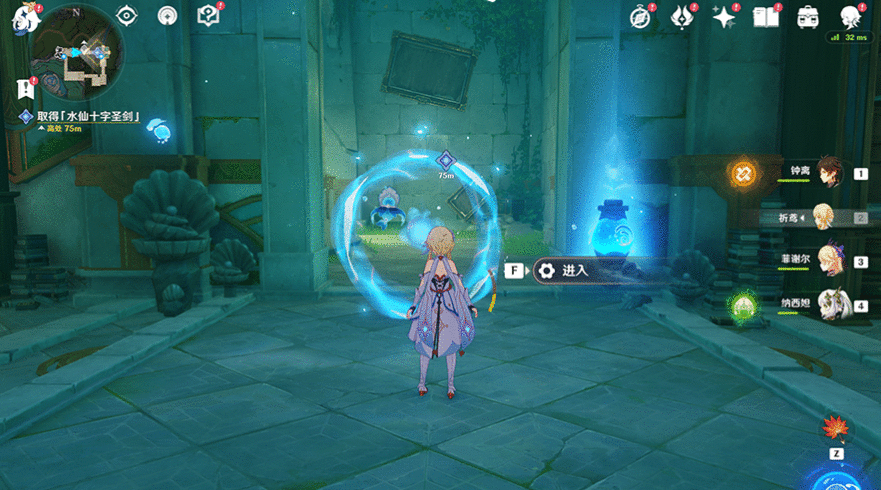This screenshot has width=881, height=490.
Task: Activate the orange burst icon beside 钟离
Action: pos(743,173)
